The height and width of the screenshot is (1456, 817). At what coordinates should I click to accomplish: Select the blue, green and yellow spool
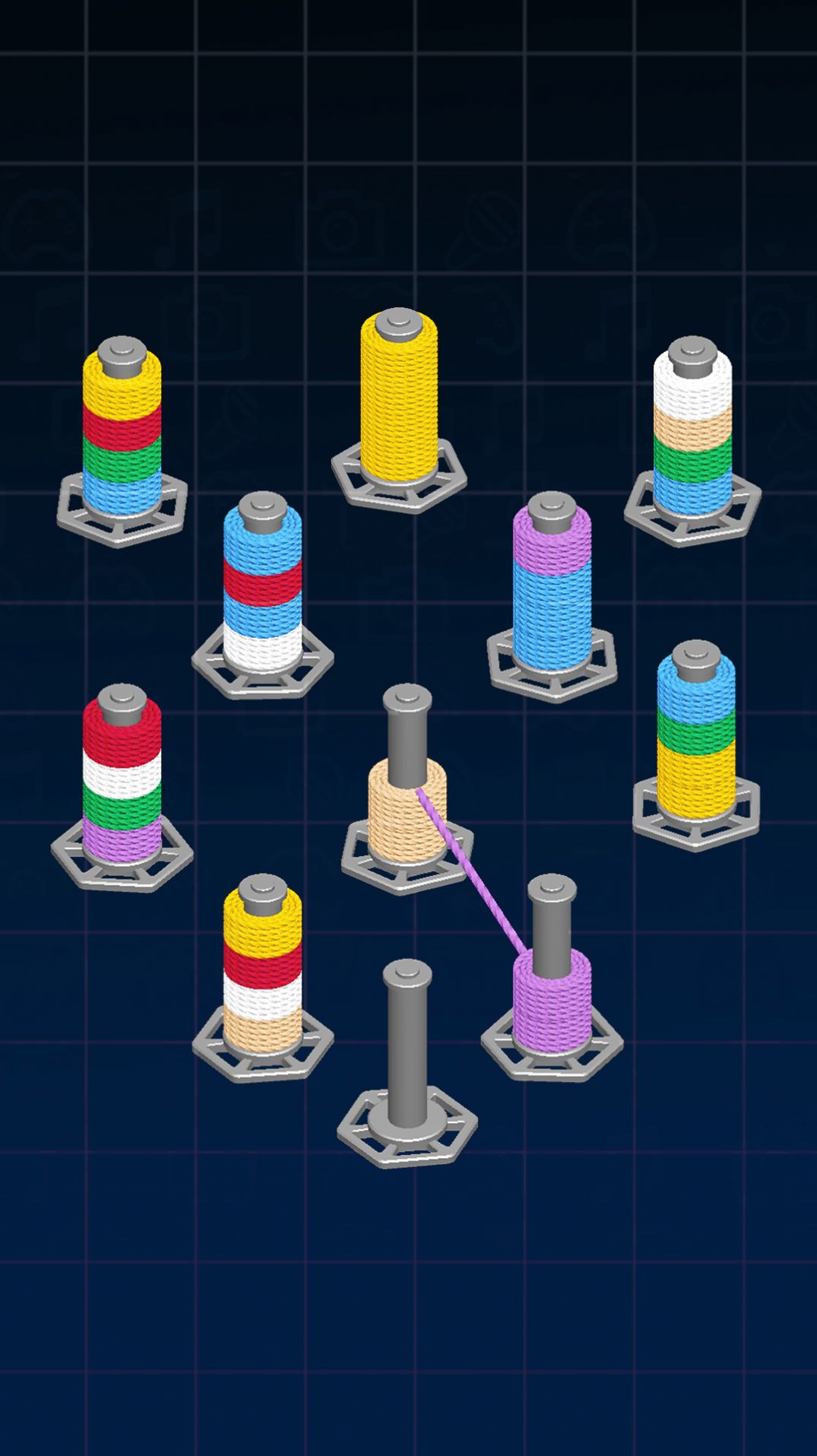(695, 738)
